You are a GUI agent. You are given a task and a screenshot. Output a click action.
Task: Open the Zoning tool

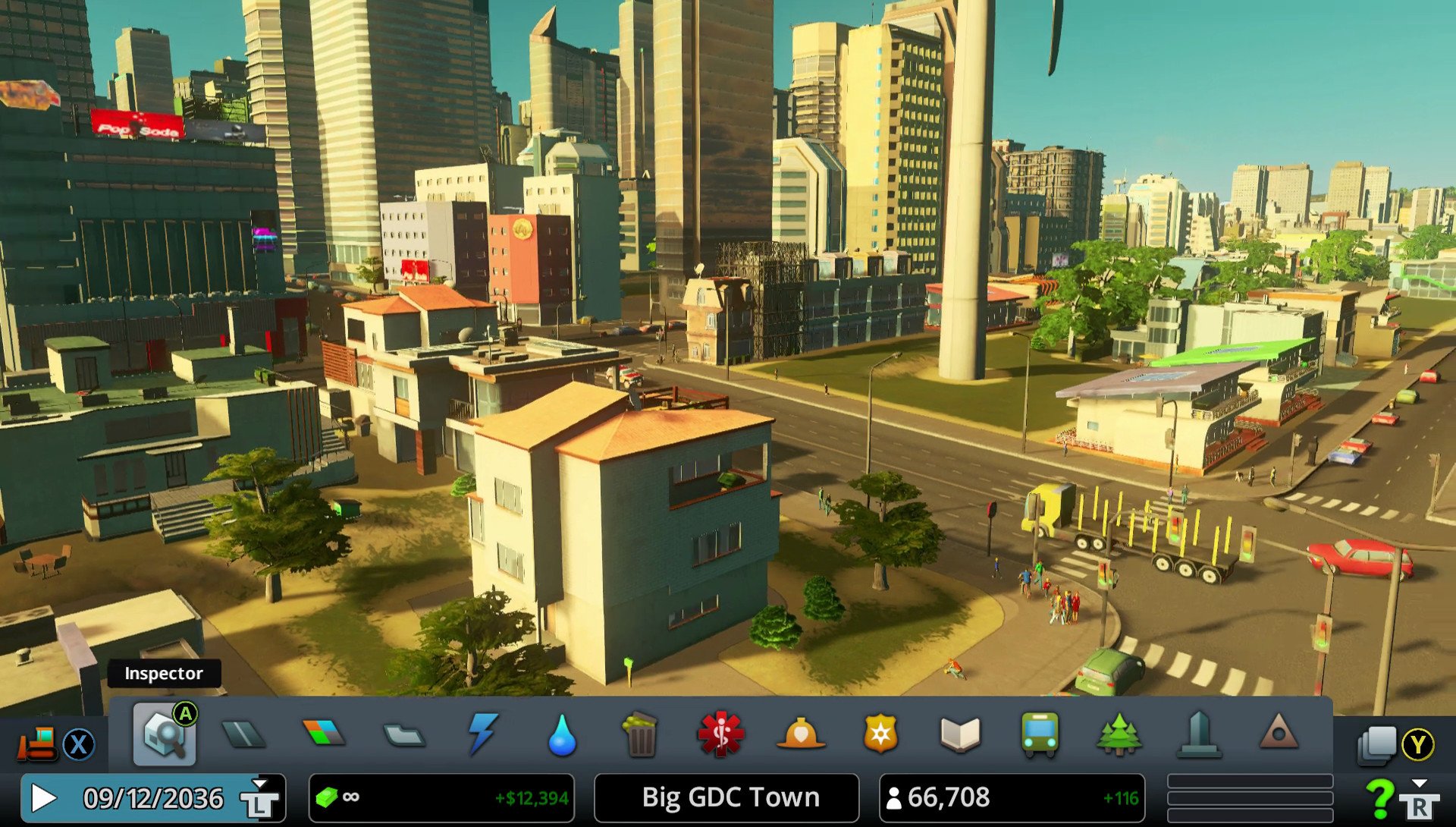click(x=323, y=734)
